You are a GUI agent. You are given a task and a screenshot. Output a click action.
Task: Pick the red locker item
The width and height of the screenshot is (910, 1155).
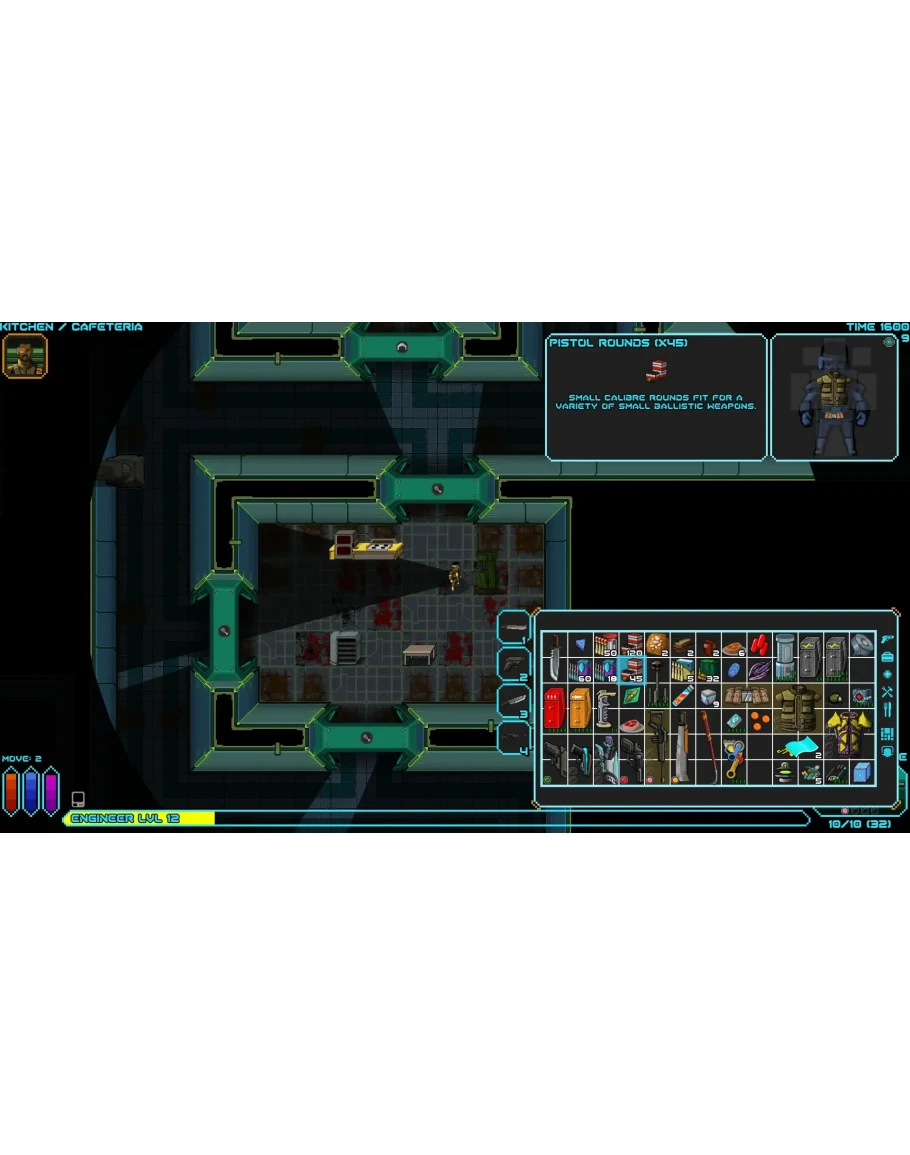pos(554,708)
